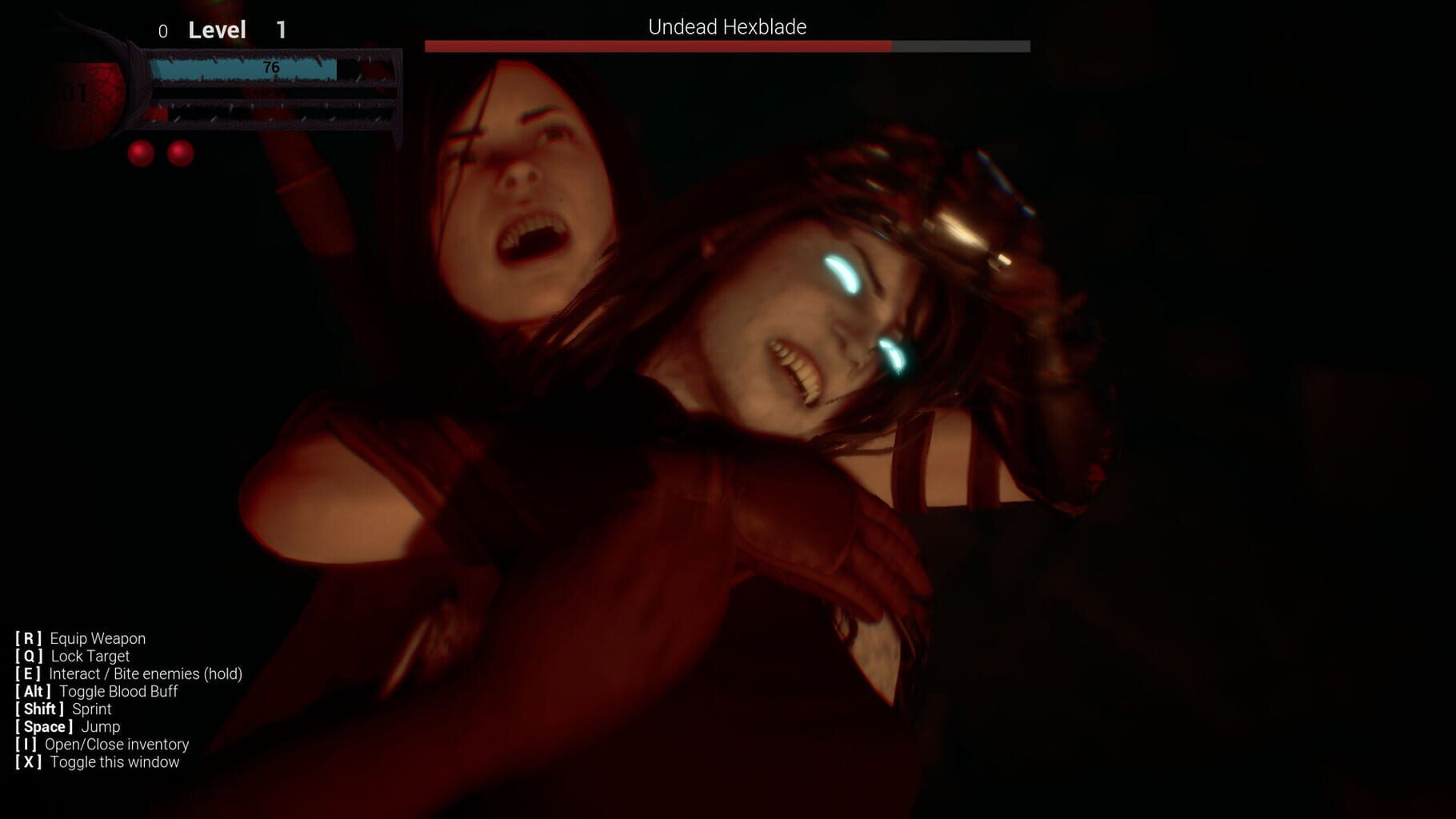Select the second red ability orb
Viewport: 1456px width, 819px height.
click(x=180, y=154)
